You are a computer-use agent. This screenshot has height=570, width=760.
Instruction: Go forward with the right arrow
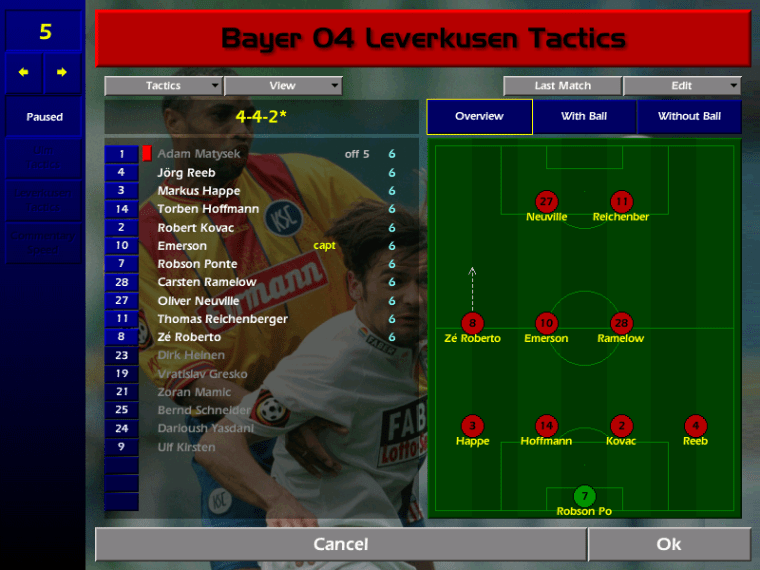click(62, 72)
